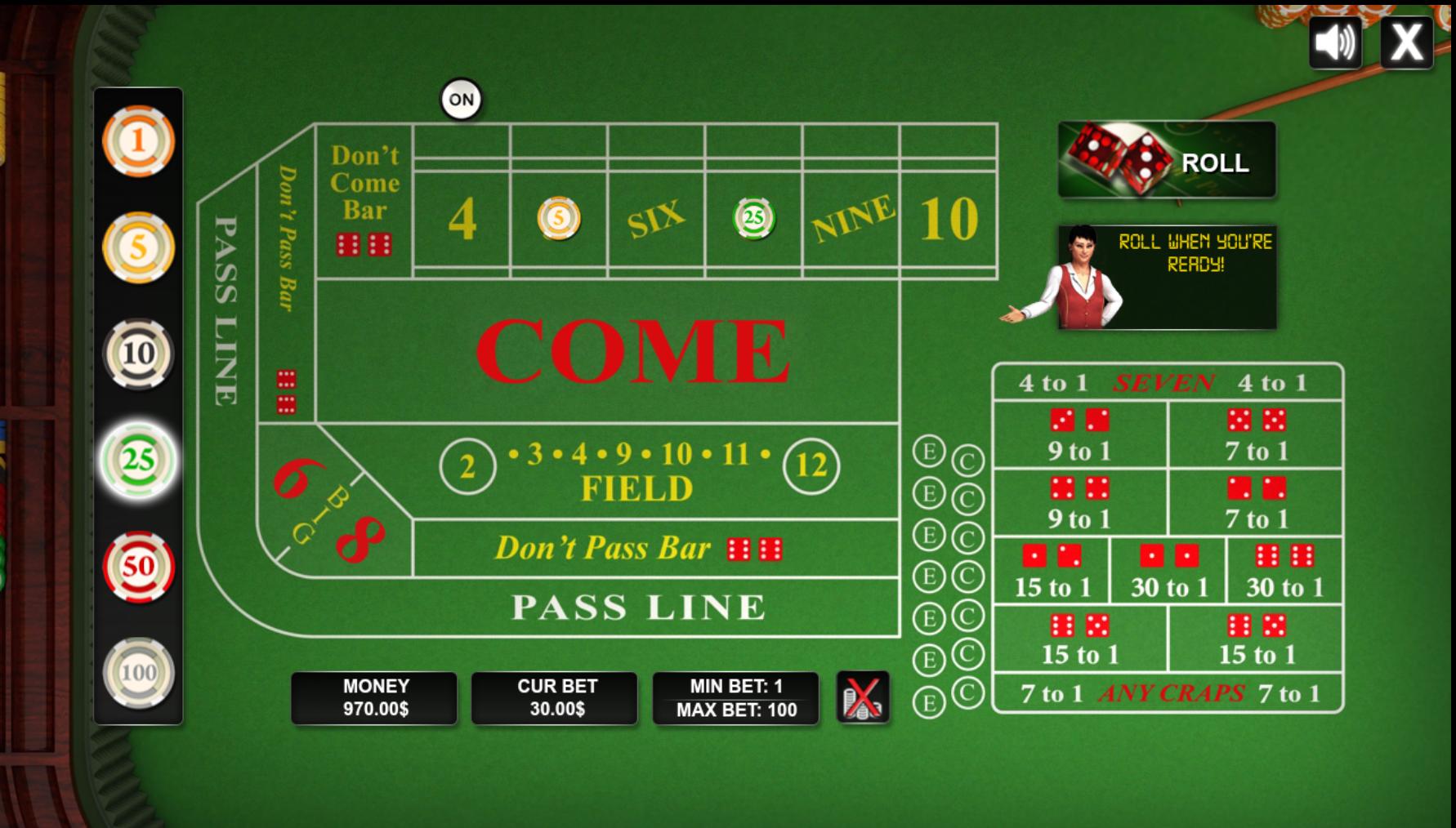Image resolution: width=1456 pixels, height=828 pixels.
Task: Toggle the highlighted 25 chip selection
Action: [x=139, y=461]
